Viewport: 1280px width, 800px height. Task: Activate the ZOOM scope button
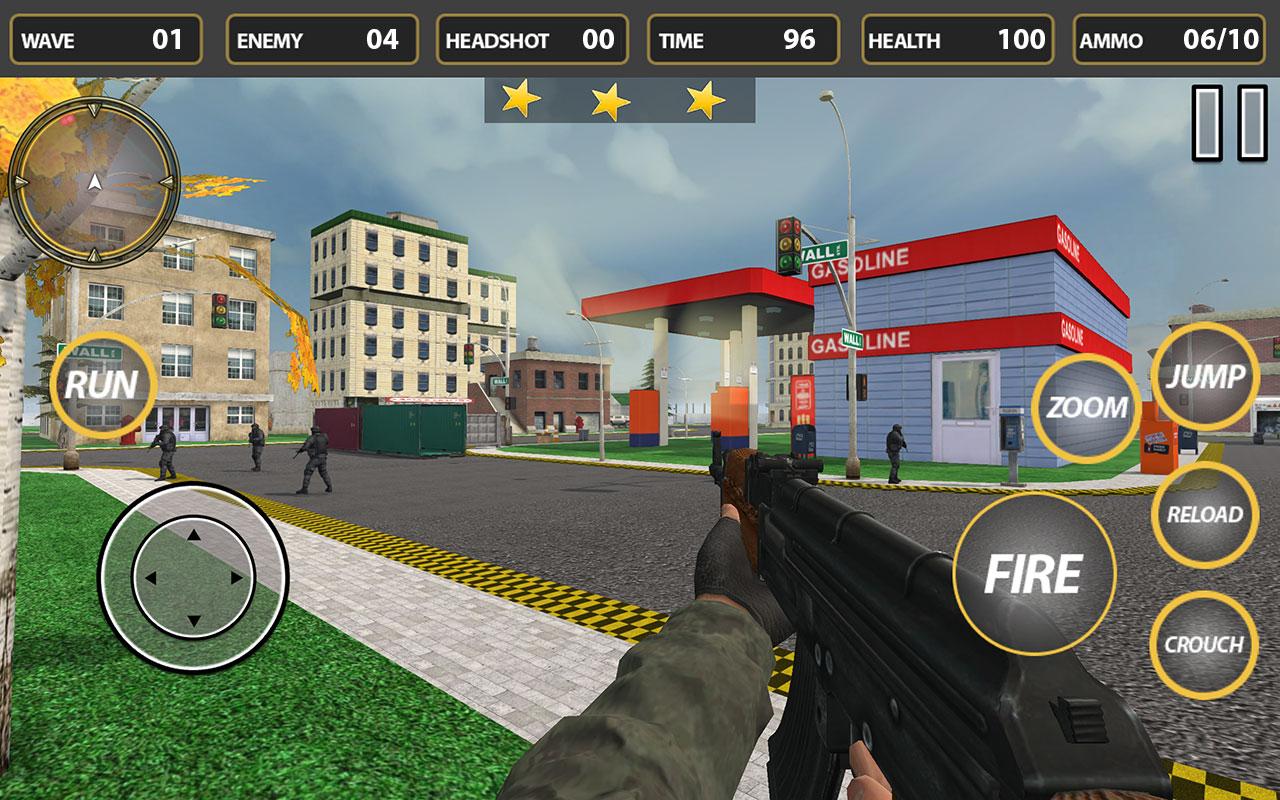click(x=1084, y=408)
